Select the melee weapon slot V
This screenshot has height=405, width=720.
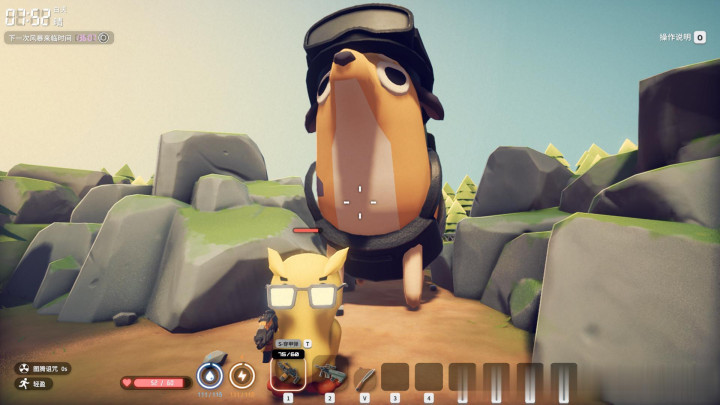click(364, 376)
